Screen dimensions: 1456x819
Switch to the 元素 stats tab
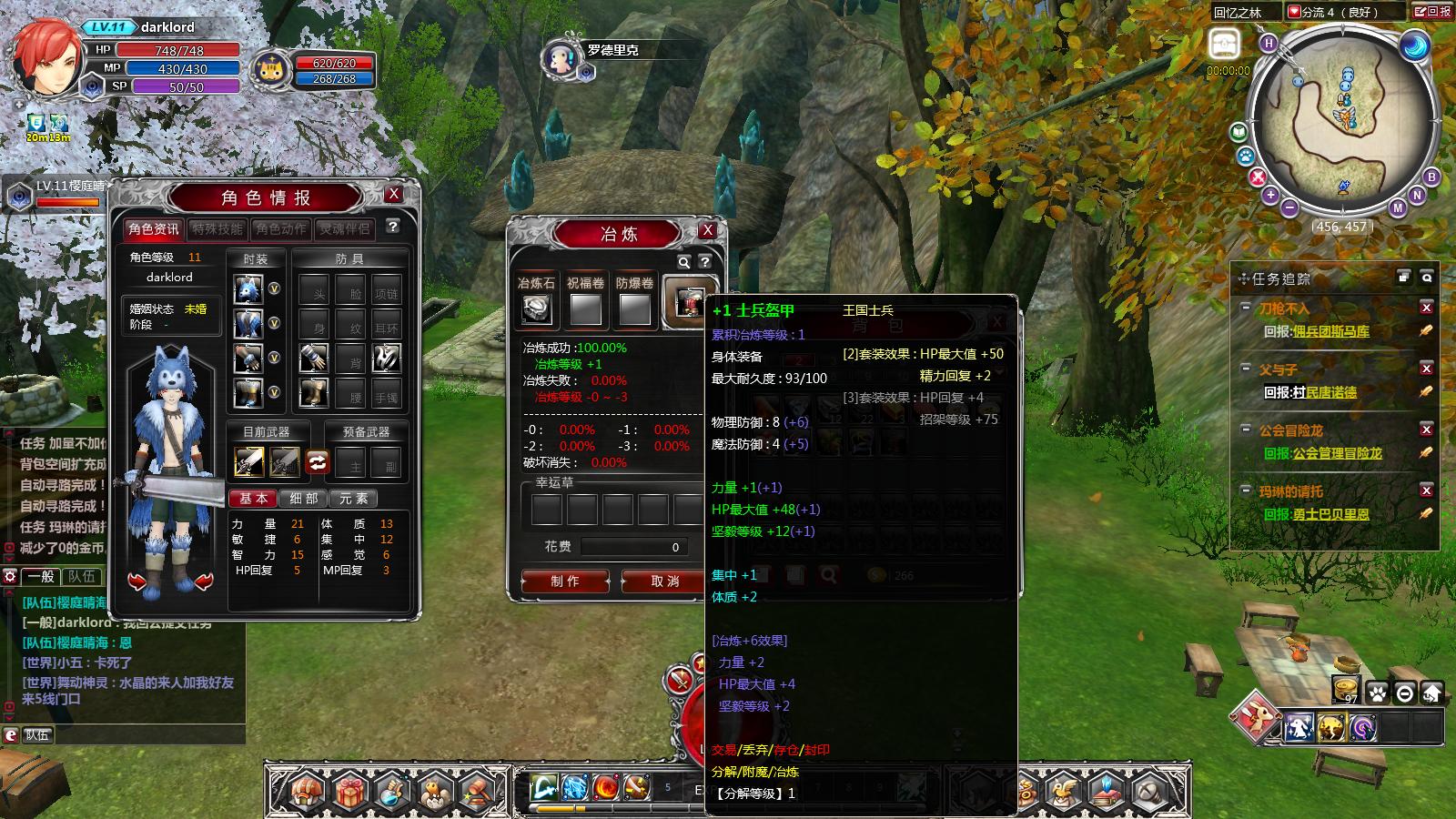(353, 499)
